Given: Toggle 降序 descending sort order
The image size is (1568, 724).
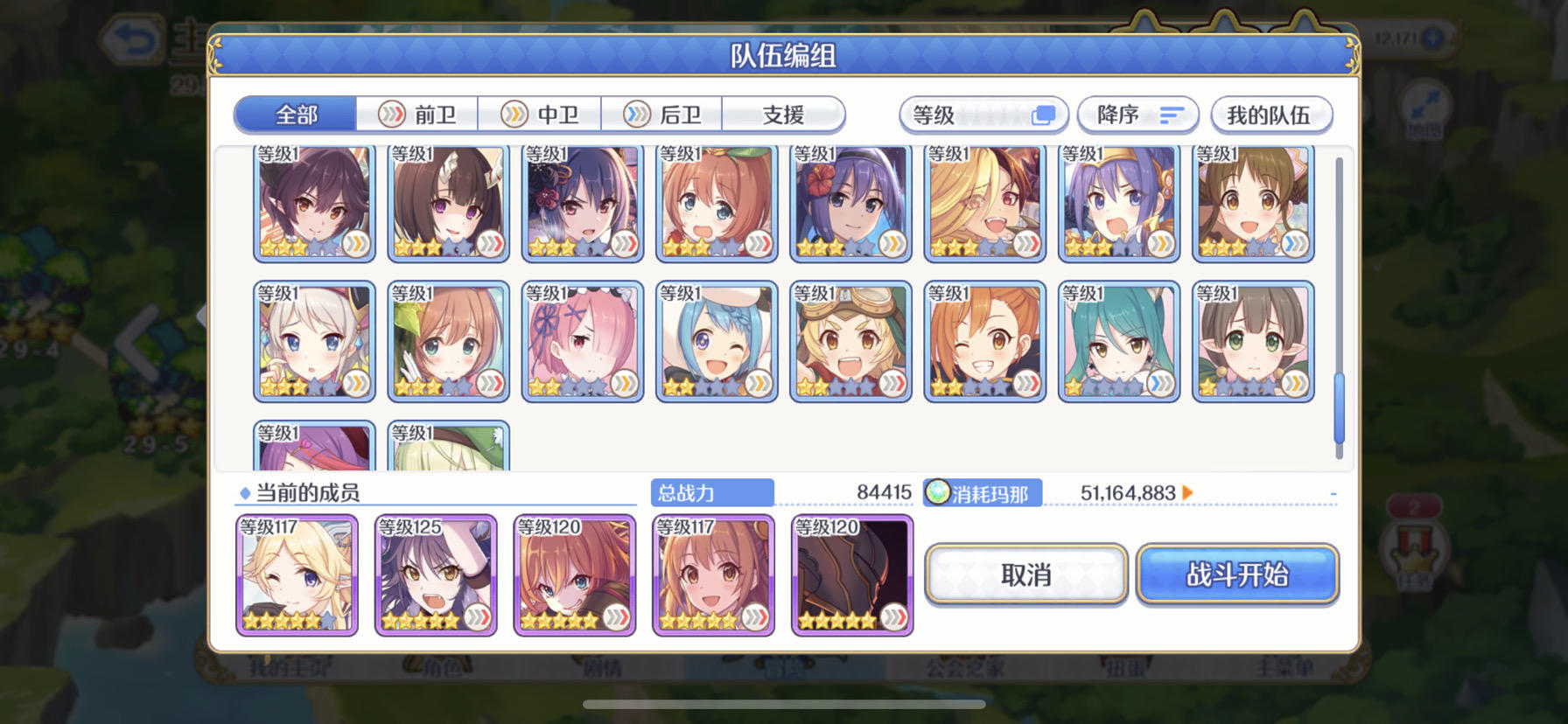Looking at the screenshot, I should tap(1138, 115).
